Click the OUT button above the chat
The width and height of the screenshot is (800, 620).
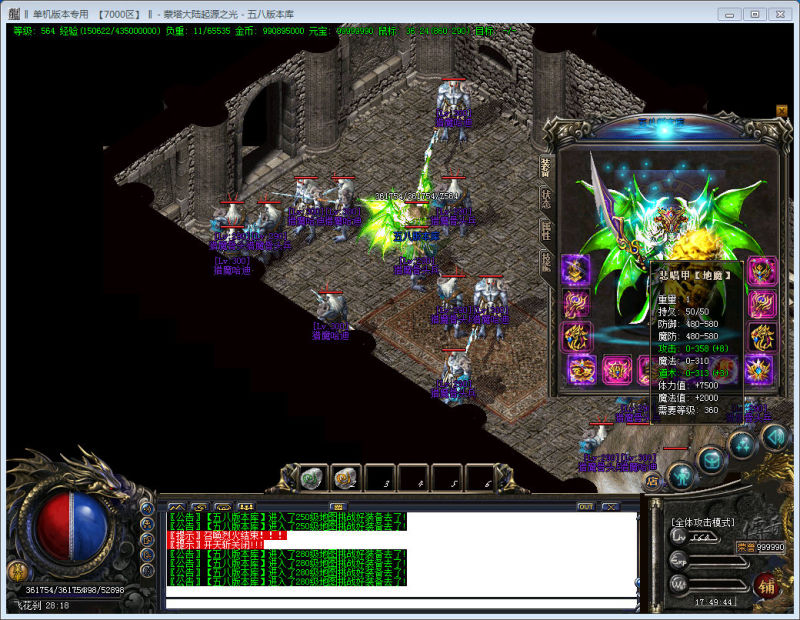click(x=585, y=506)
